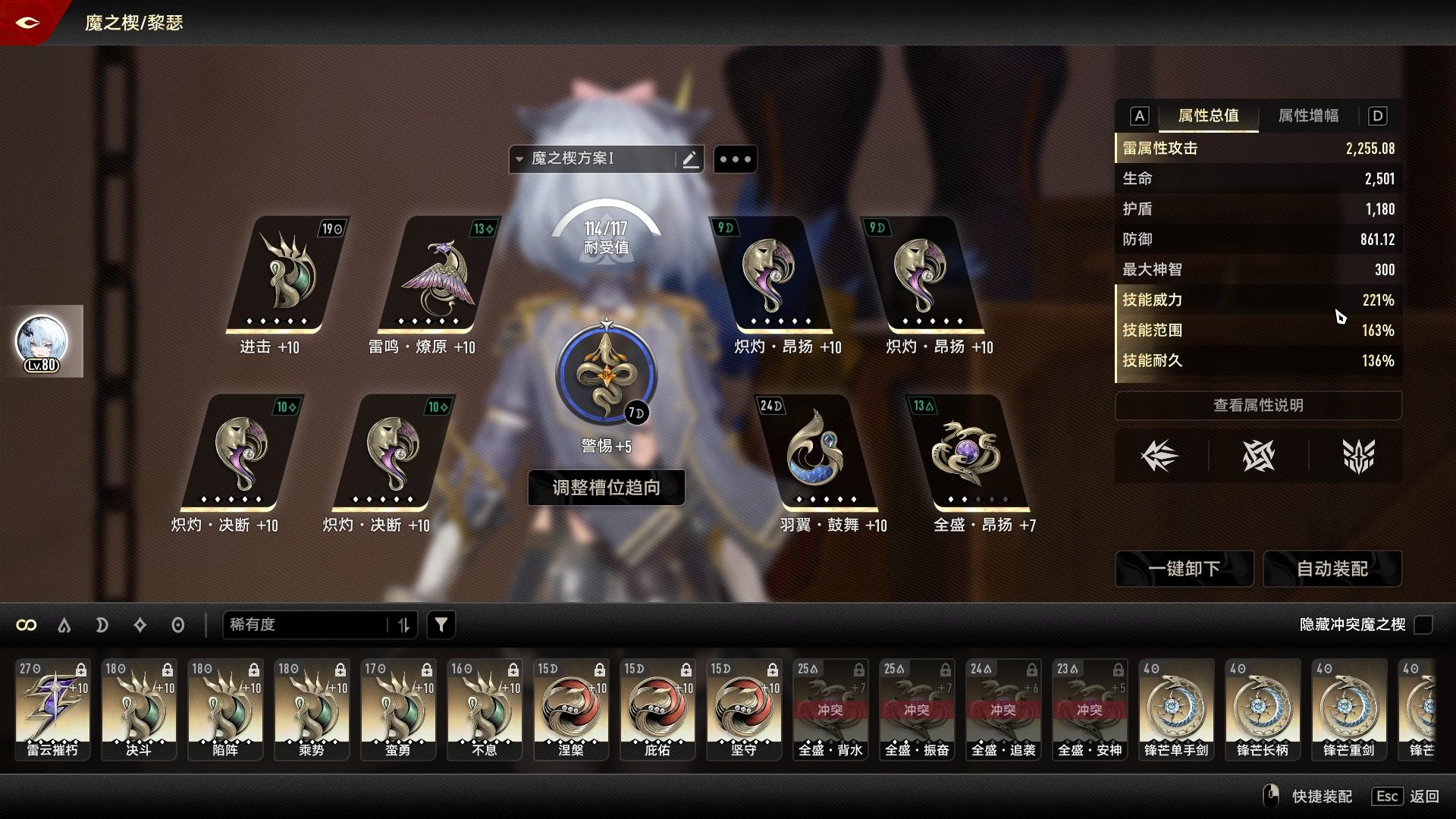1456x819 pixels.
Task: Activate 自动装配 auto-equip
Action: (x=1332, y=569)
